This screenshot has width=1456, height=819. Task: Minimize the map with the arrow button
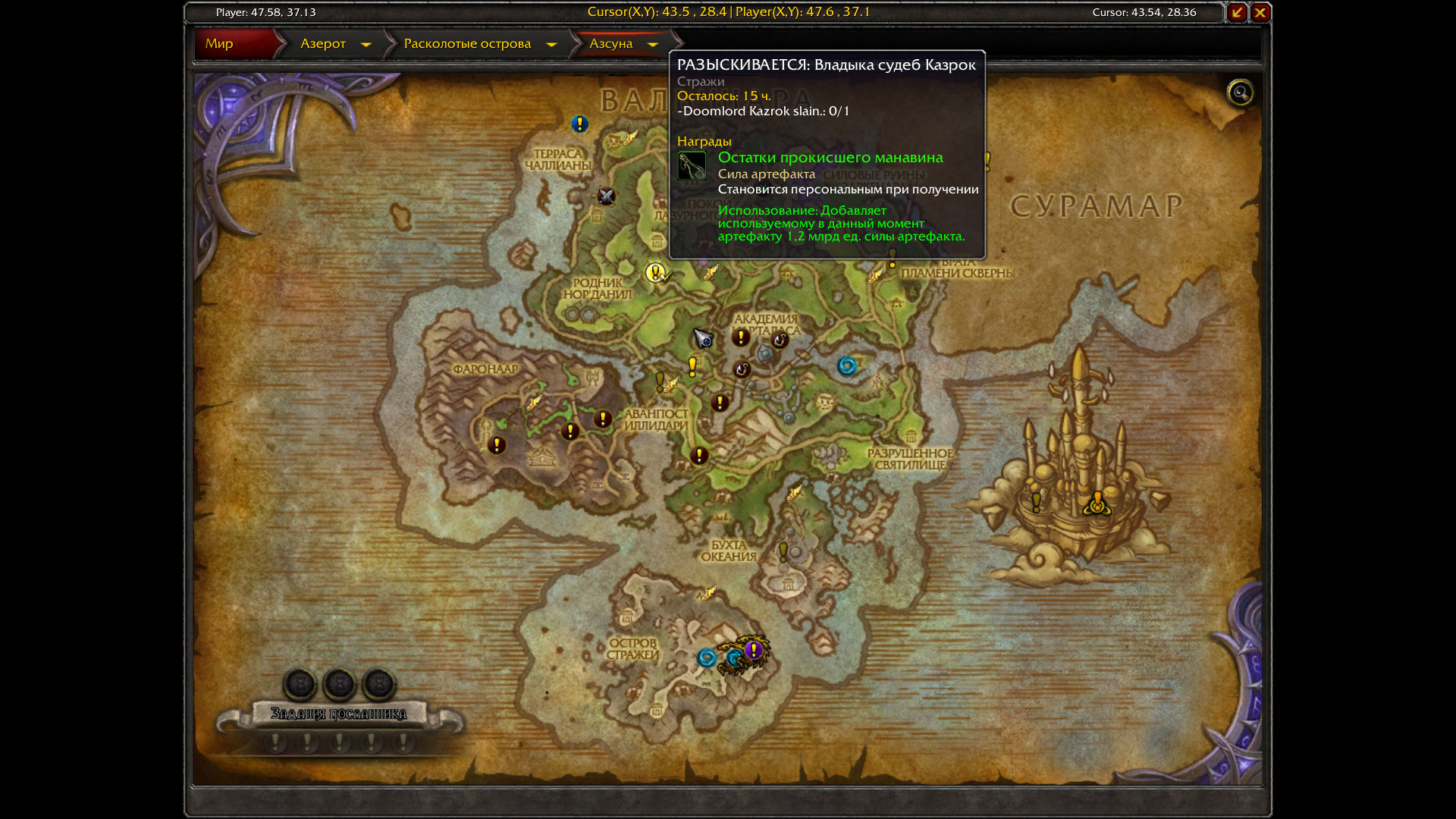click(1238, 12)
